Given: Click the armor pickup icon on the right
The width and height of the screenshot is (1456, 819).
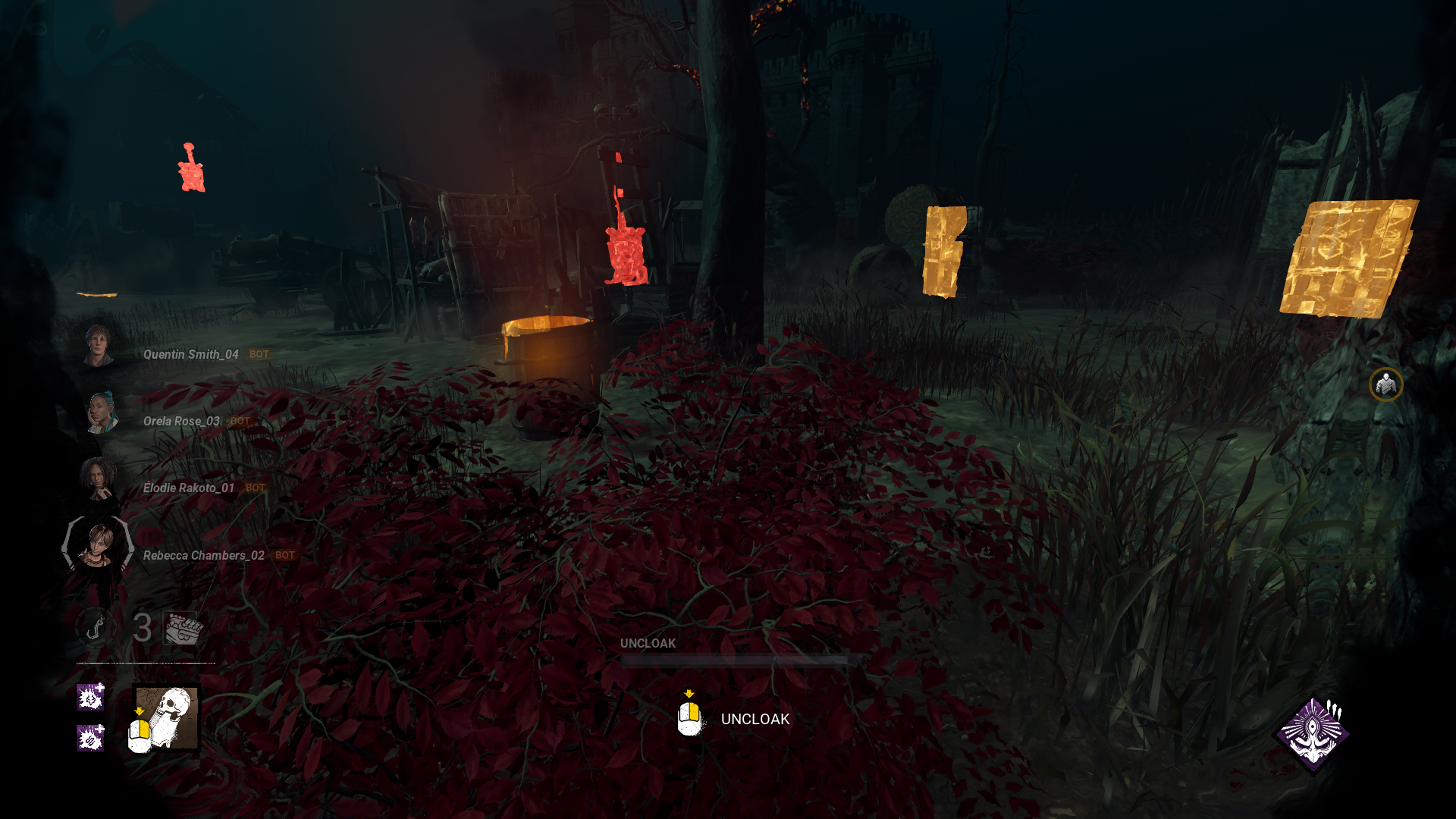Looking at the screenshot, I should coord(1385,385).
